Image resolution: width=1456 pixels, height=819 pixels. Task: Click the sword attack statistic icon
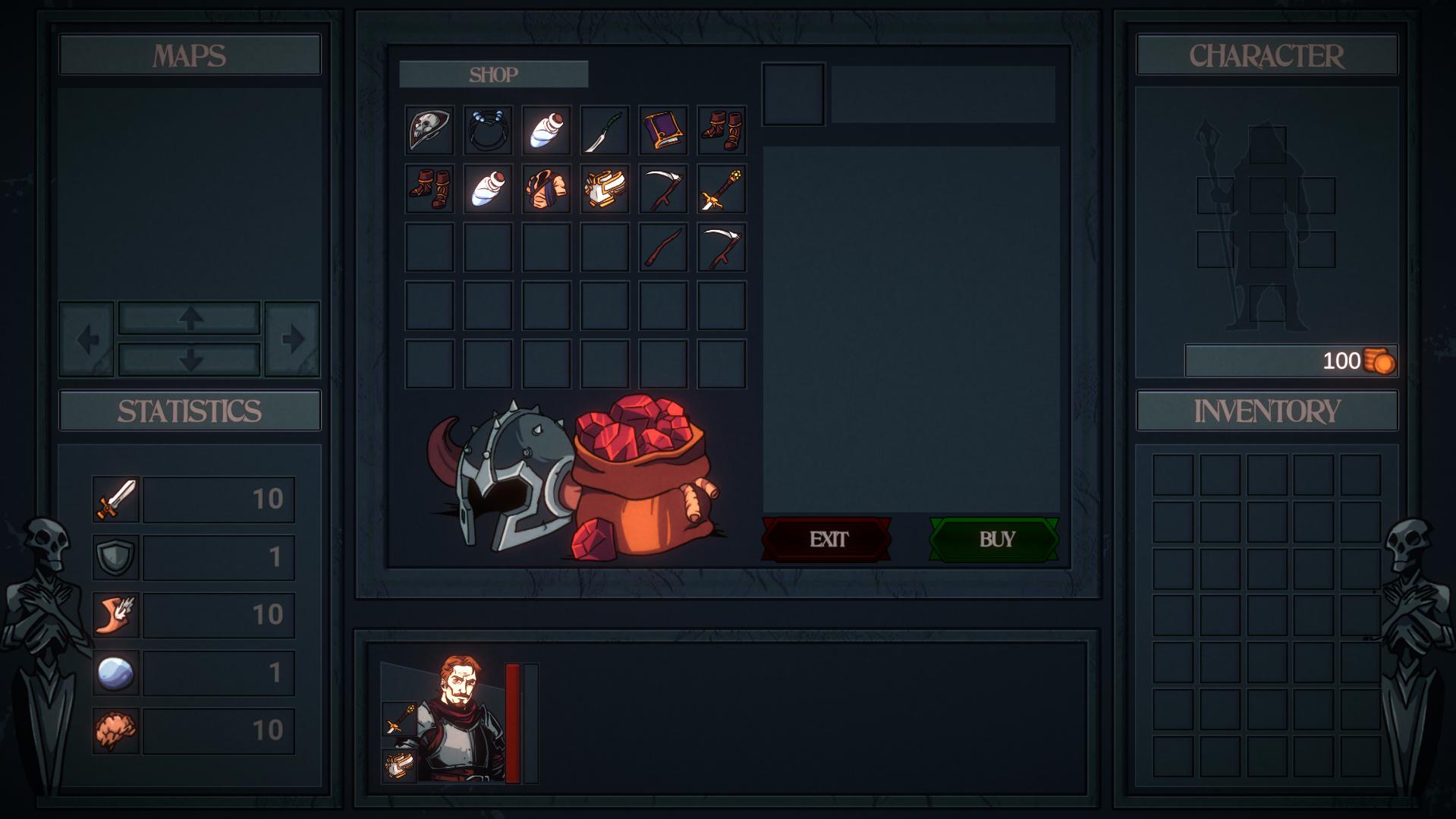coord(115,499)
